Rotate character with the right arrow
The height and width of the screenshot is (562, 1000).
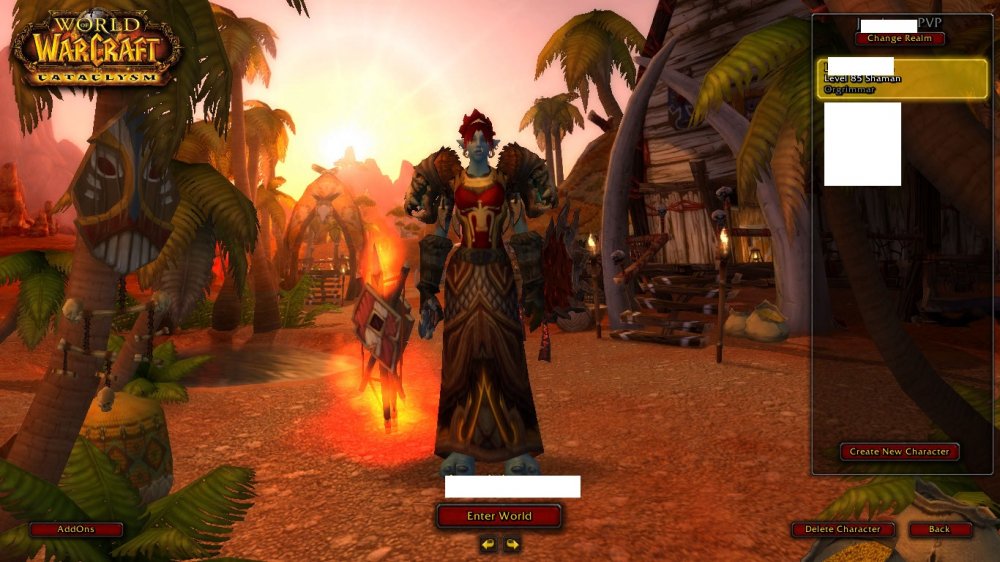pos(512,544)
